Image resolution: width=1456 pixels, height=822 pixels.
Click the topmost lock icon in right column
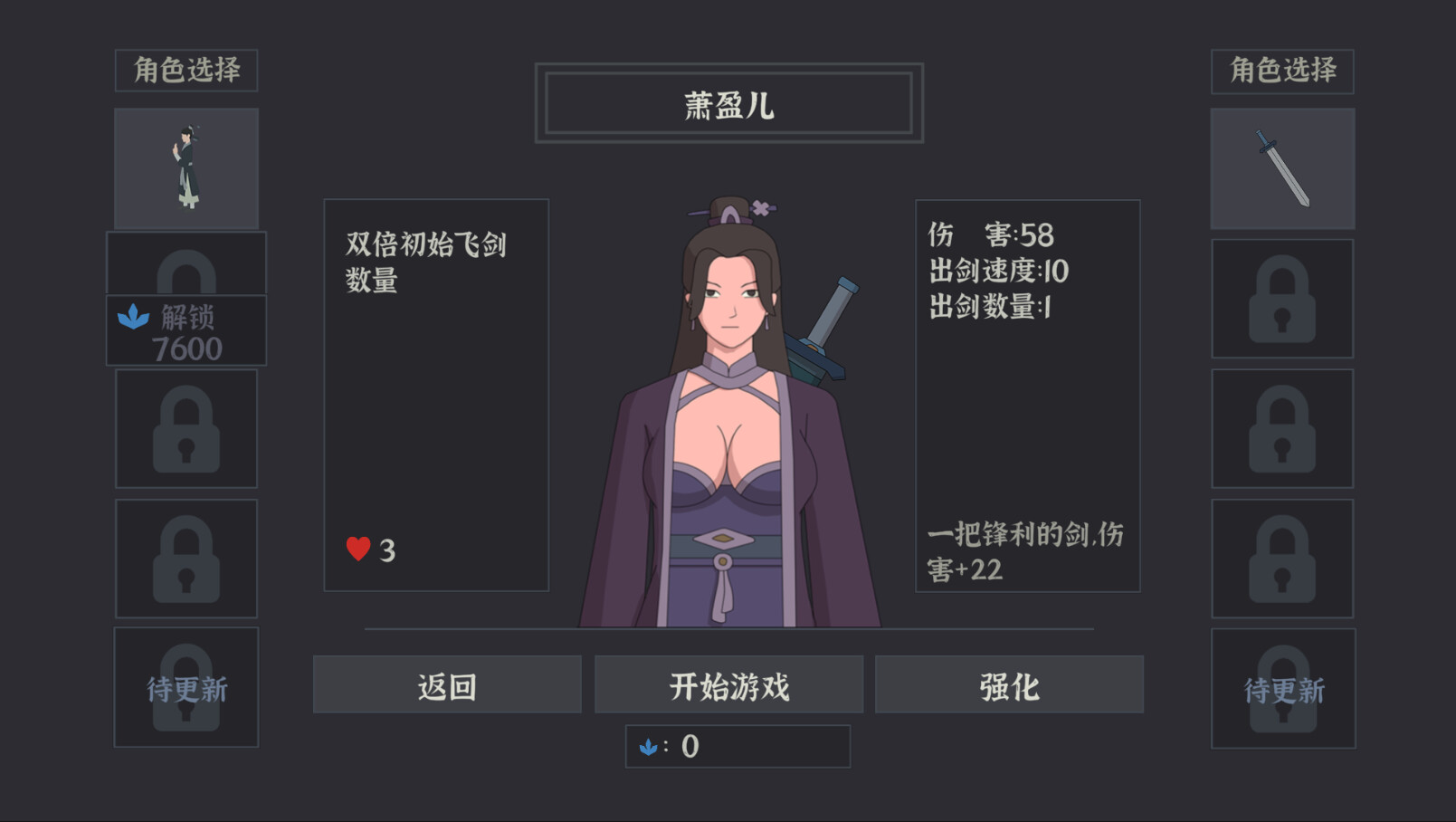[1282, 299]
